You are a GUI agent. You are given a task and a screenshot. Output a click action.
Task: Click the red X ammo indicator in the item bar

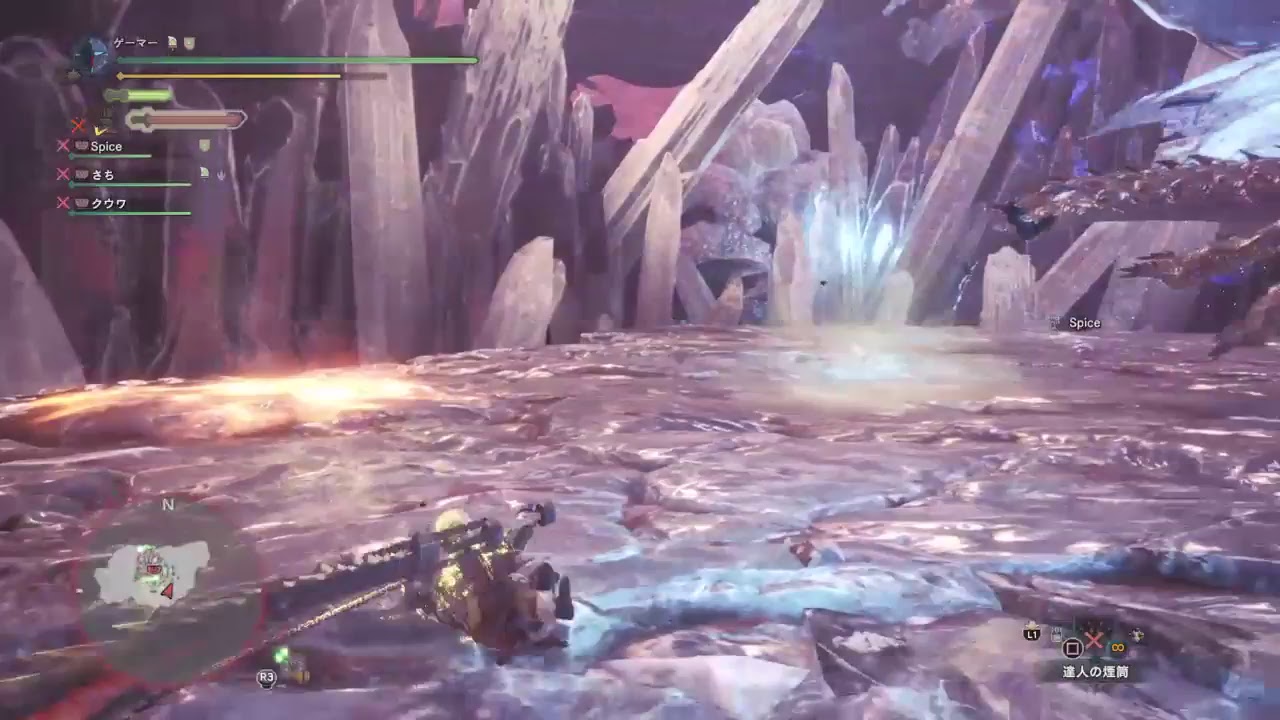pos(1094,640)
